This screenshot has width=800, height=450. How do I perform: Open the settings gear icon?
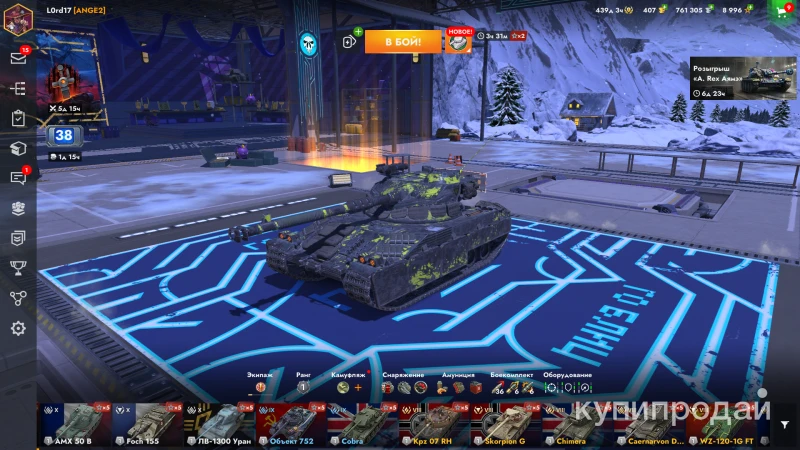pyautogui.click(x=18, y=328)
